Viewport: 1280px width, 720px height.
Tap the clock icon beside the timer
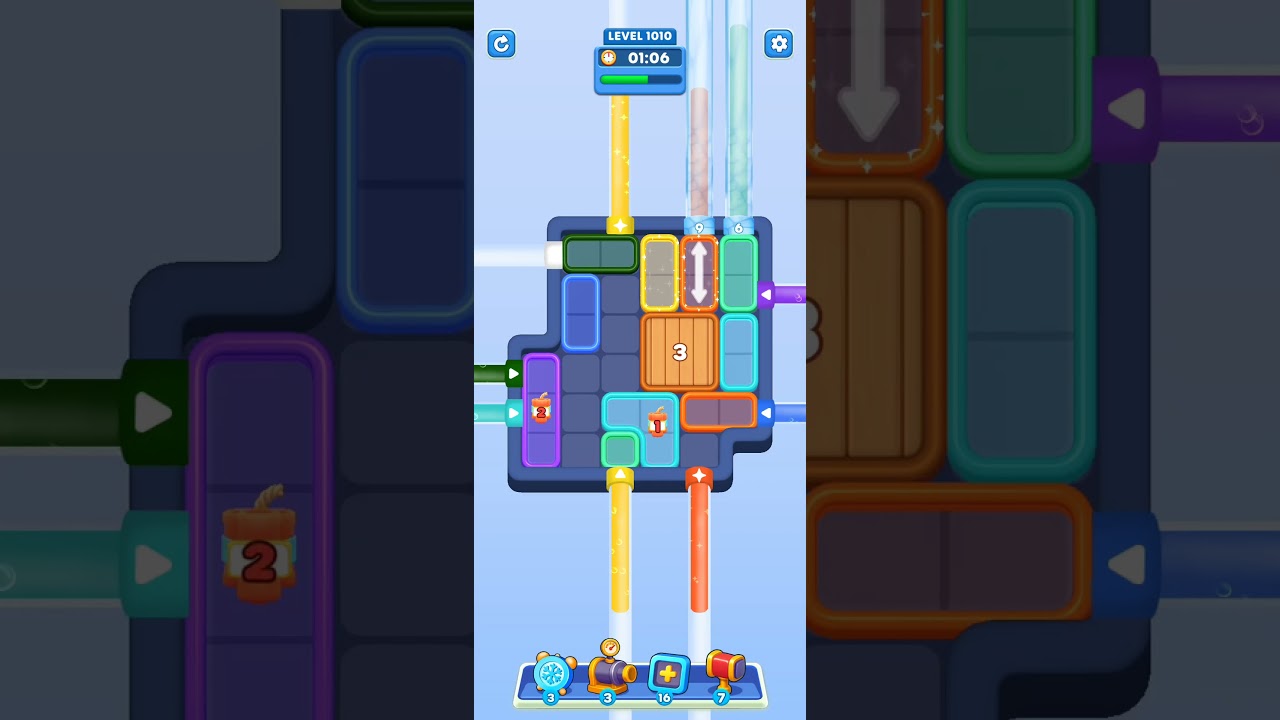609,58
